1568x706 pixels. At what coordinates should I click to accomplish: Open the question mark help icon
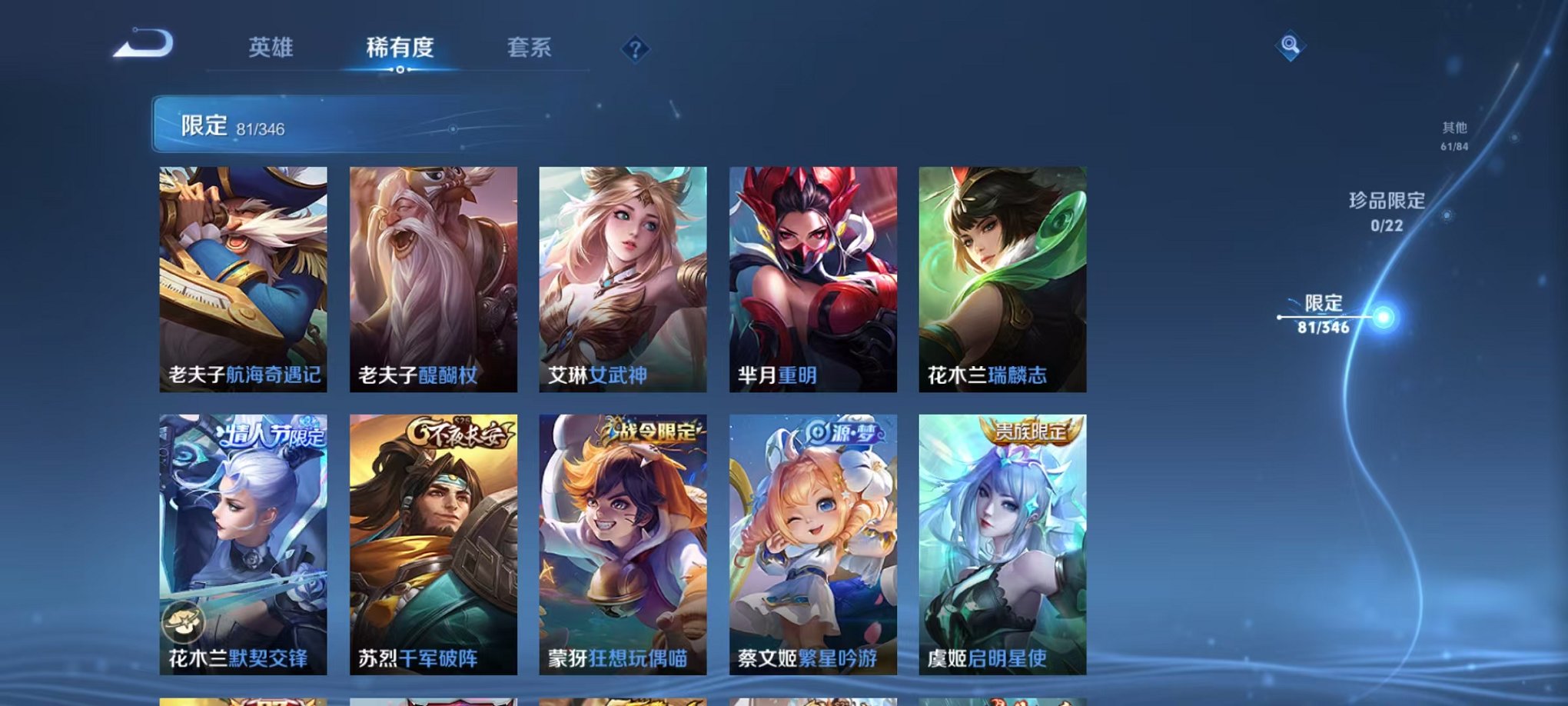point(634,50)
